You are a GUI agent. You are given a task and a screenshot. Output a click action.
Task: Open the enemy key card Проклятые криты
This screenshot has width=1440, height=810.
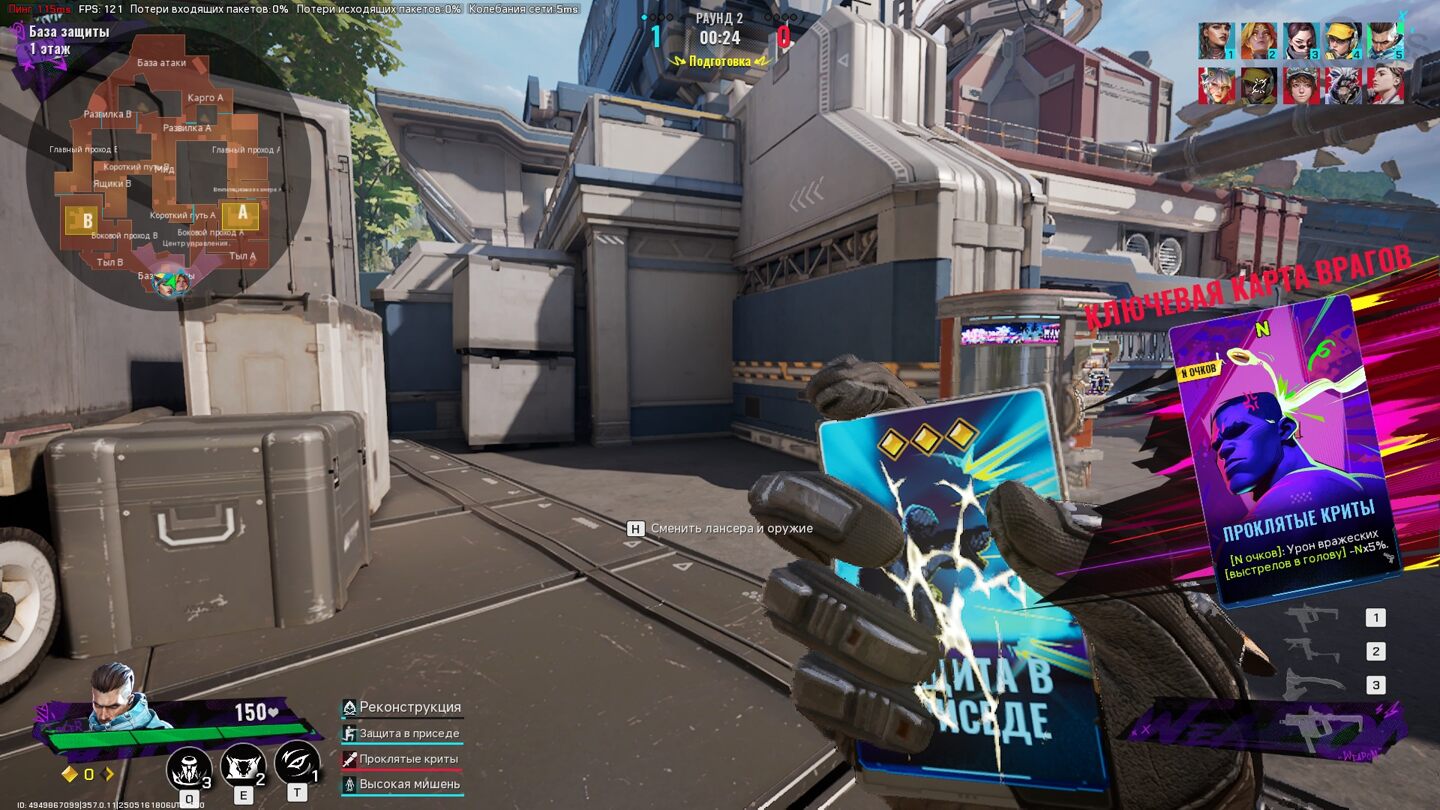[1283, 450]
